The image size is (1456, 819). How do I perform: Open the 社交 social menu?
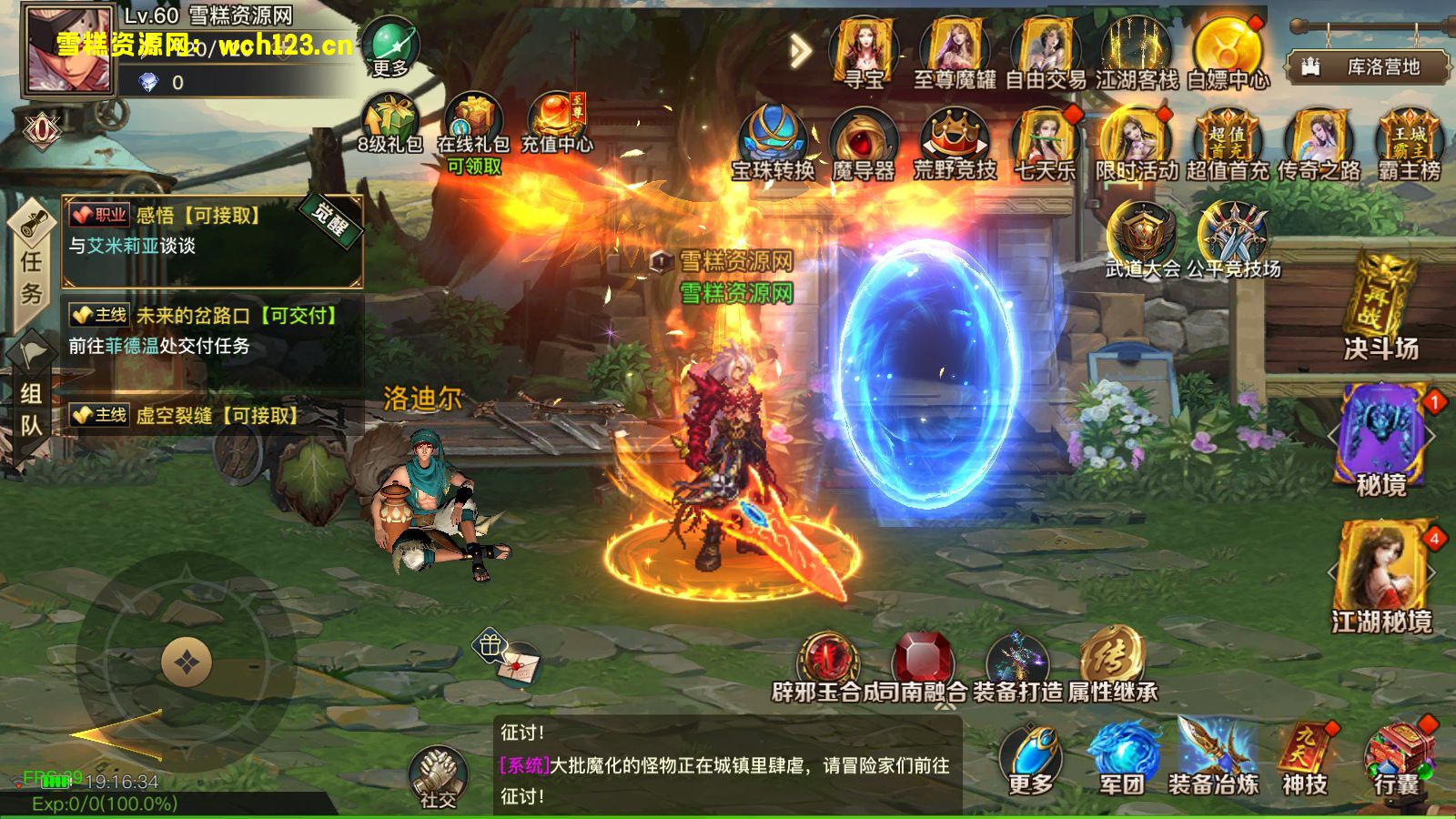pos(438,776)
